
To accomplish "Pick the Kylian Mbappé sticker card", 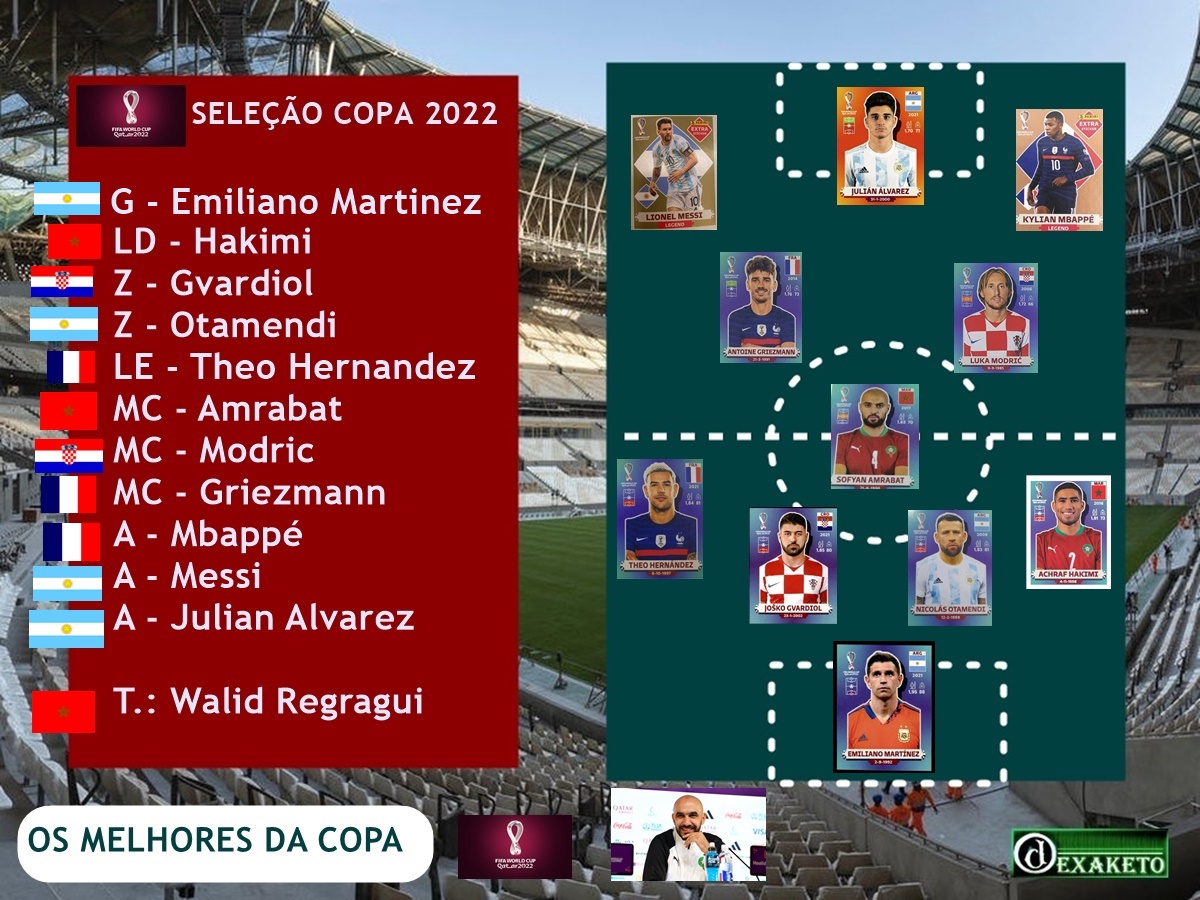I will click(1059, 170).
